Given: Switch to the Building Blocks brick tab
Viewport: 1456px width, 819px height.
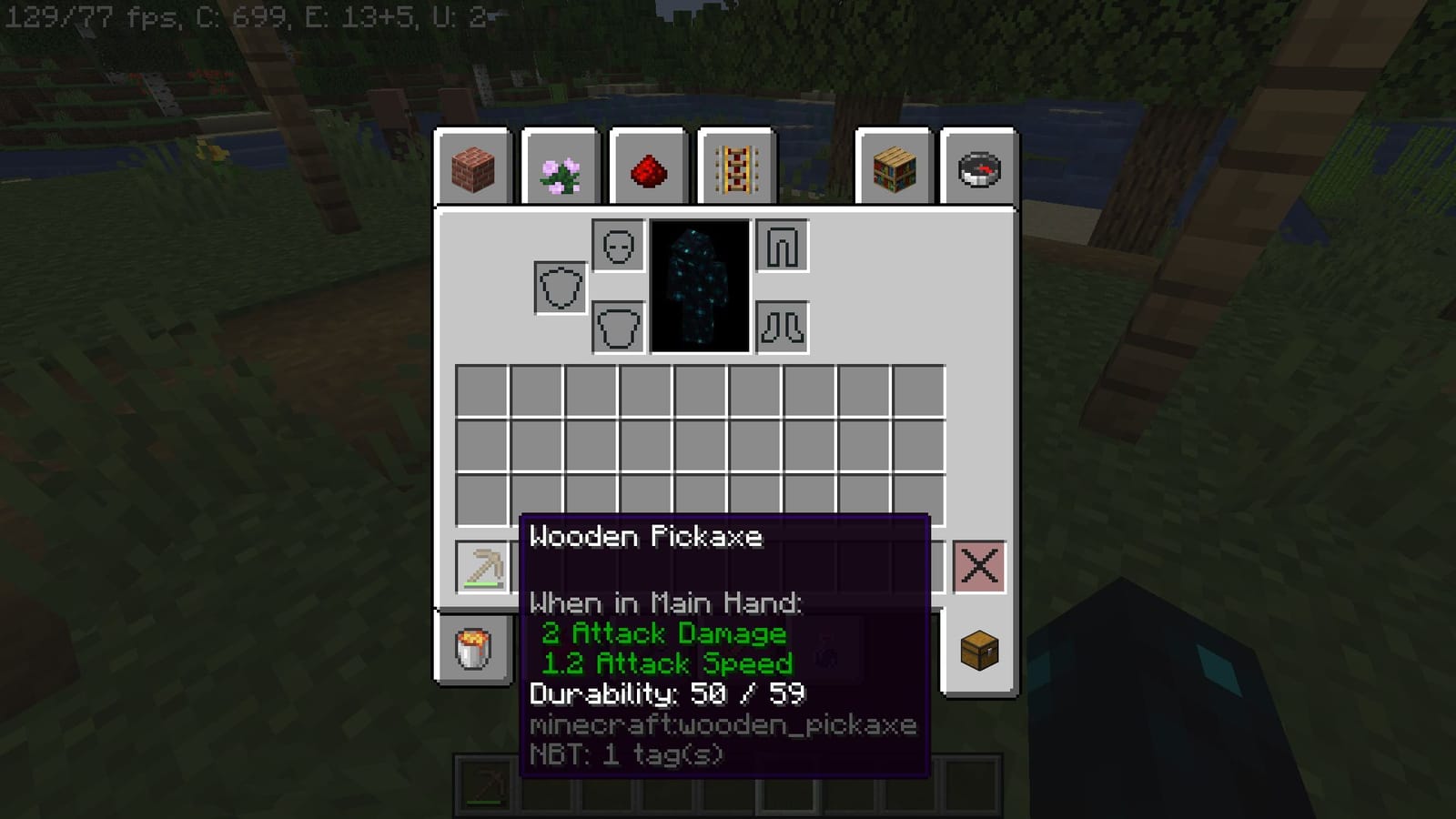Looking at the screenshot, I should [x=473, y=167].
